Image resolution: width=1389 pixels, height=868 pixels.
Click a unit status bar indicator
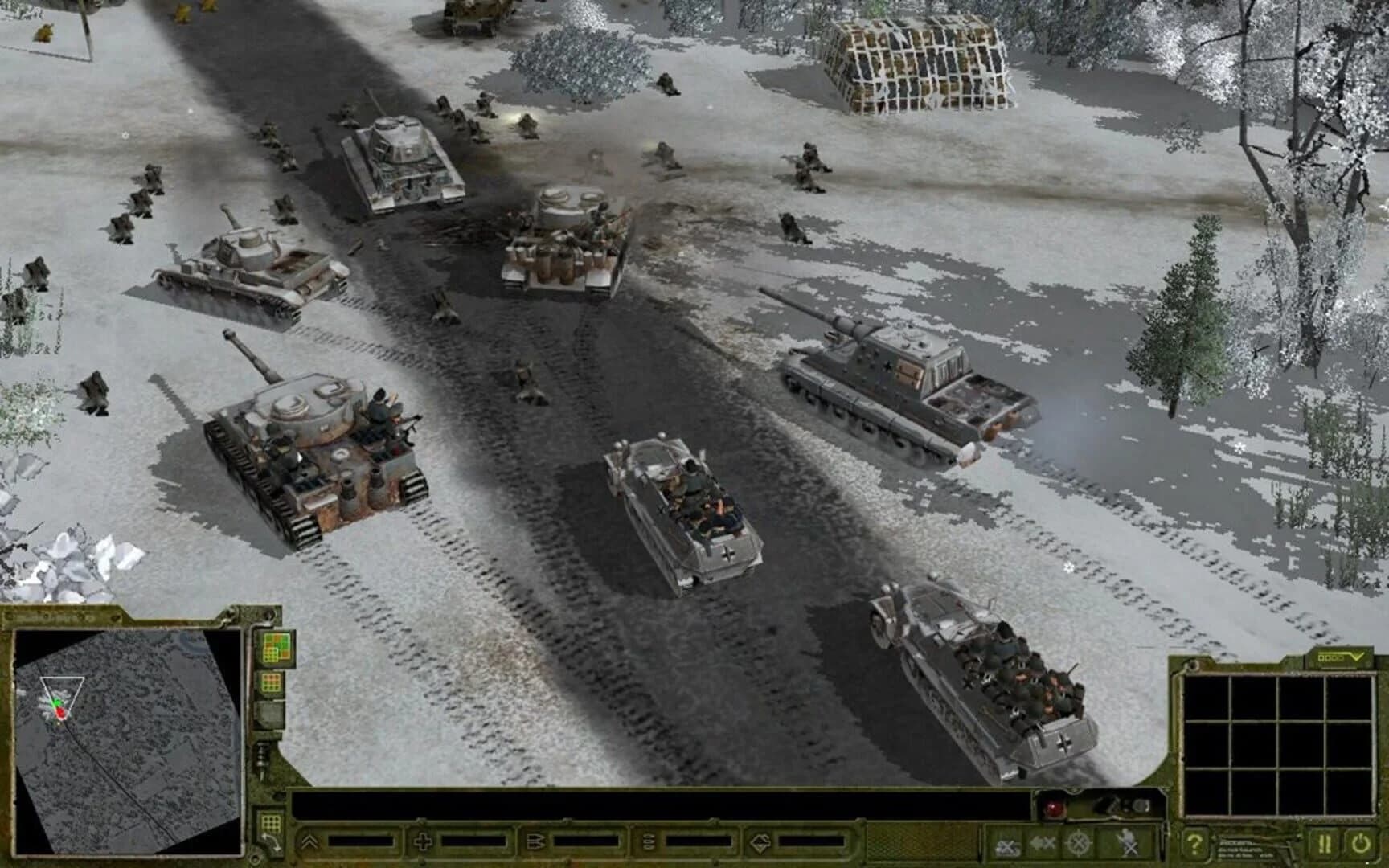[x=362, y=841]
